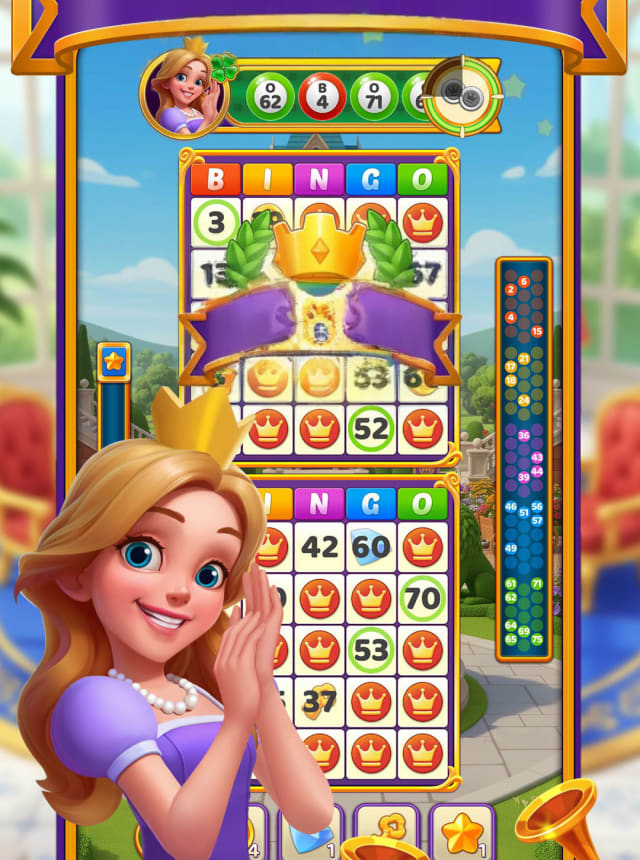Daub circled 70 on the lower card
Viewport: 640px width, 860px height.
click(x=423, y=599)
